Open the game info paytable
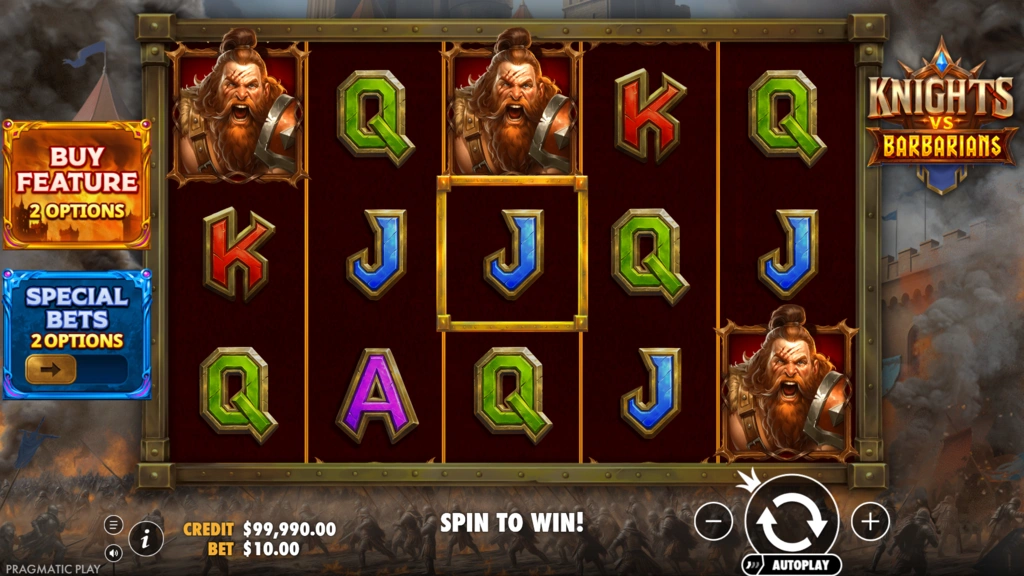Screen dimensions: 1024x576 coord(146,538)
